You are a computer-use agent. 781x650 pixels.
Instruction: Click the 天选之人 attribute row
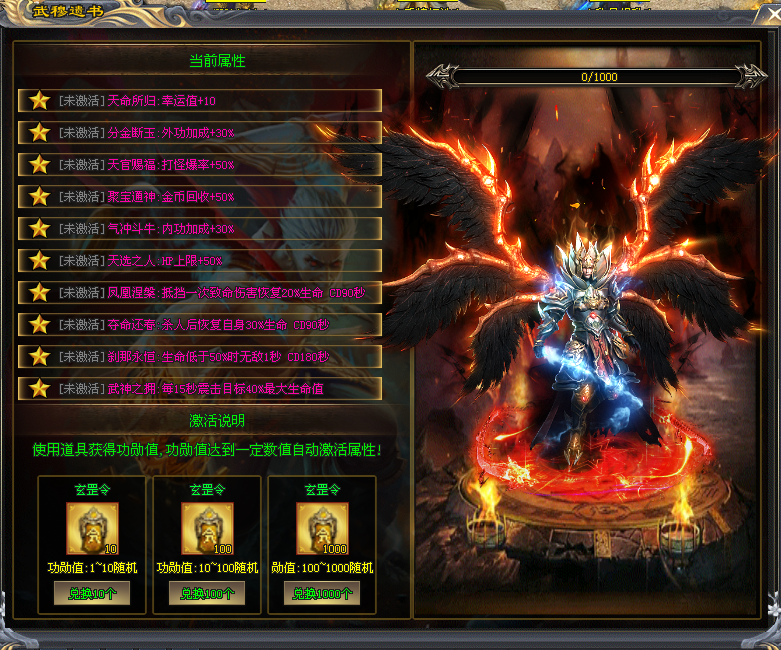[200, 260]
